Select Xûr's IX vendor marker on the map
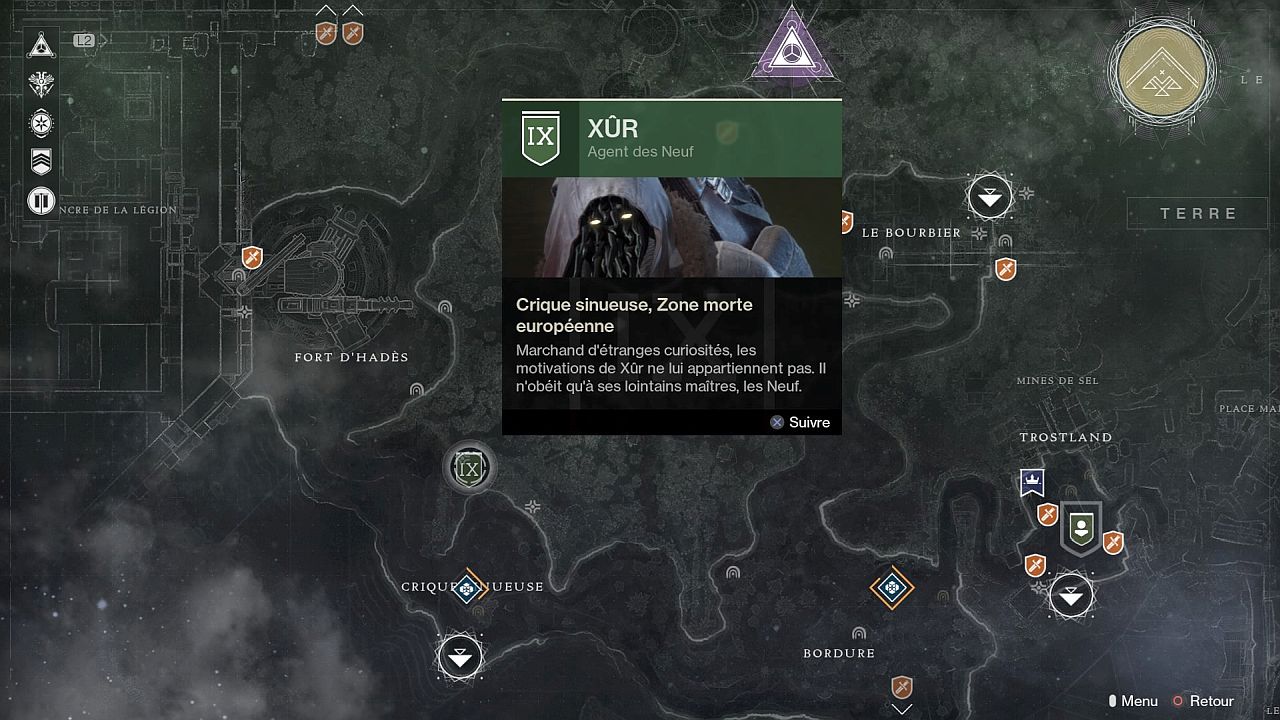1280x720 pixels. (469, 467)
